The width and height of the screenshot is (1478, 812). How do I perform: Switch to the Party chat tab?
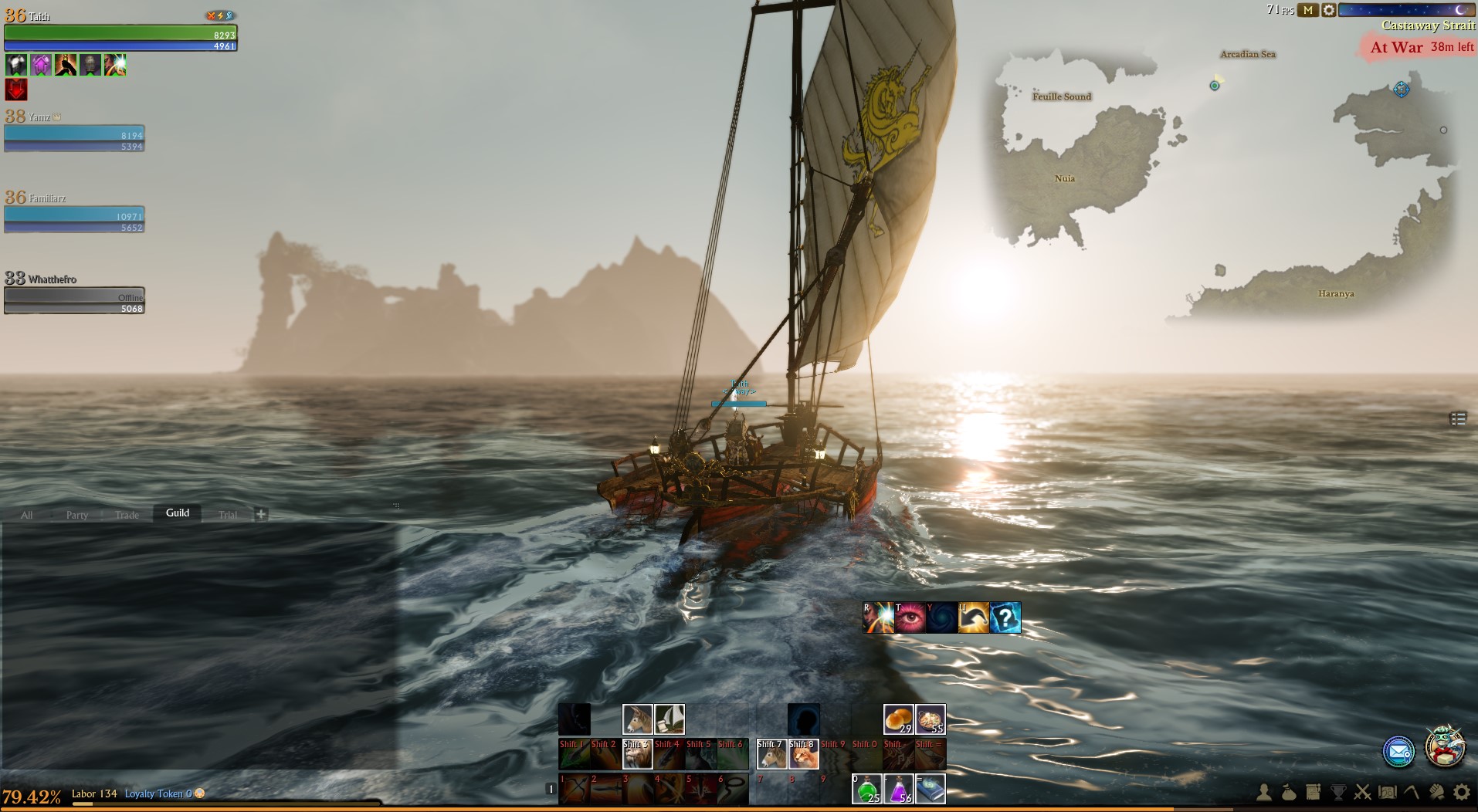[x=76, y=515]
